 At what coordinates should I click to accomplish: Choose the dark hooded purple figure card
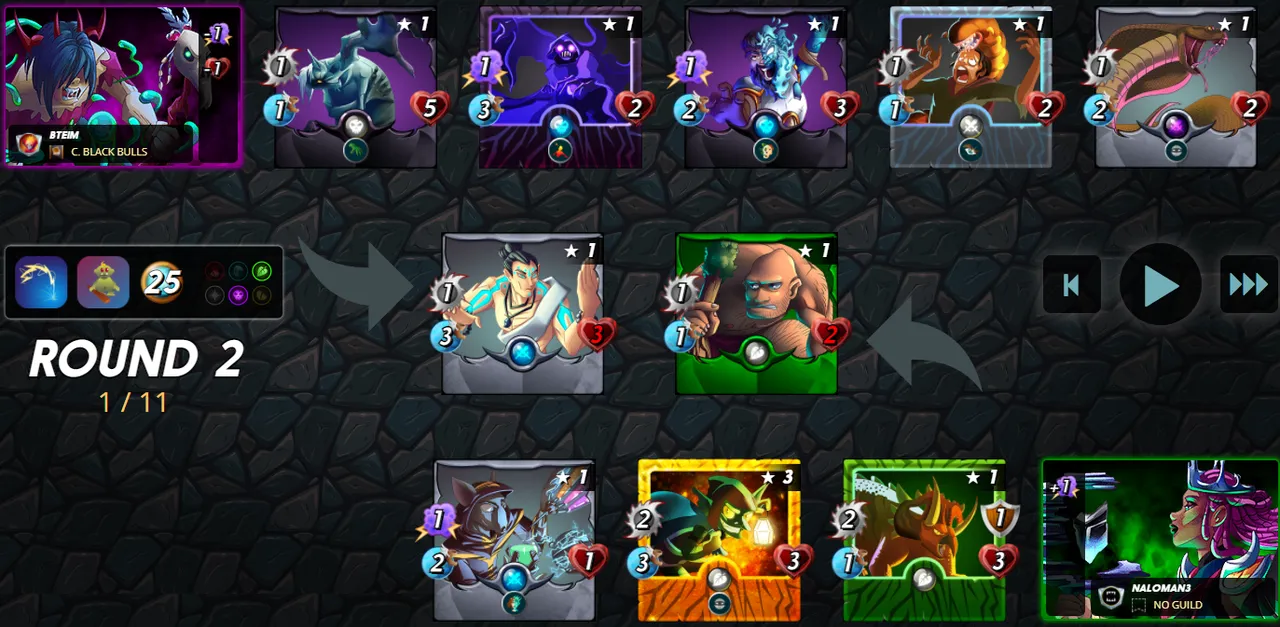click(560, 86)
